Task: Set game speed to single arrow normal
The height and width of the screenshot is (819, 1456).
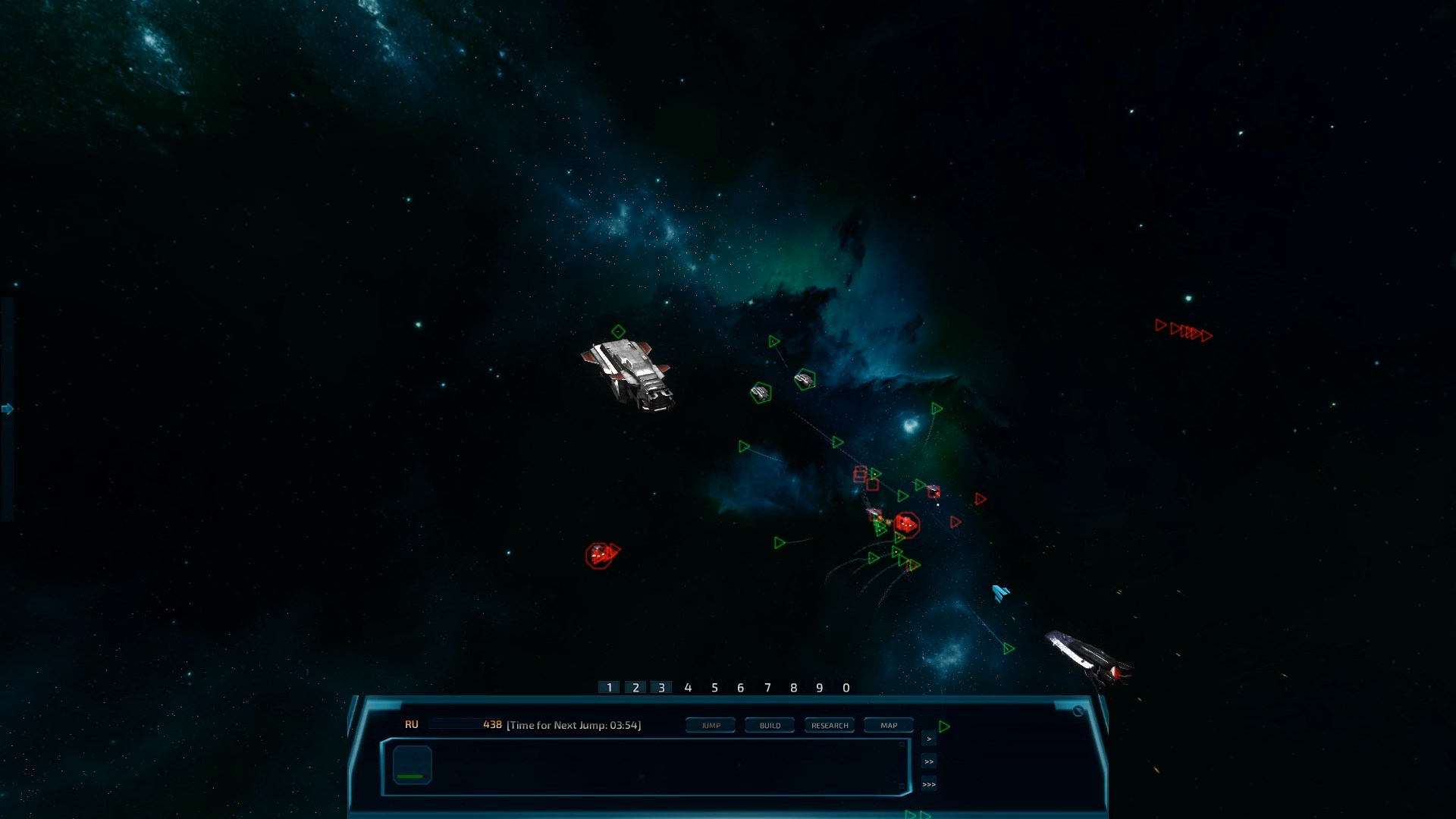Action: click(929, 739)
